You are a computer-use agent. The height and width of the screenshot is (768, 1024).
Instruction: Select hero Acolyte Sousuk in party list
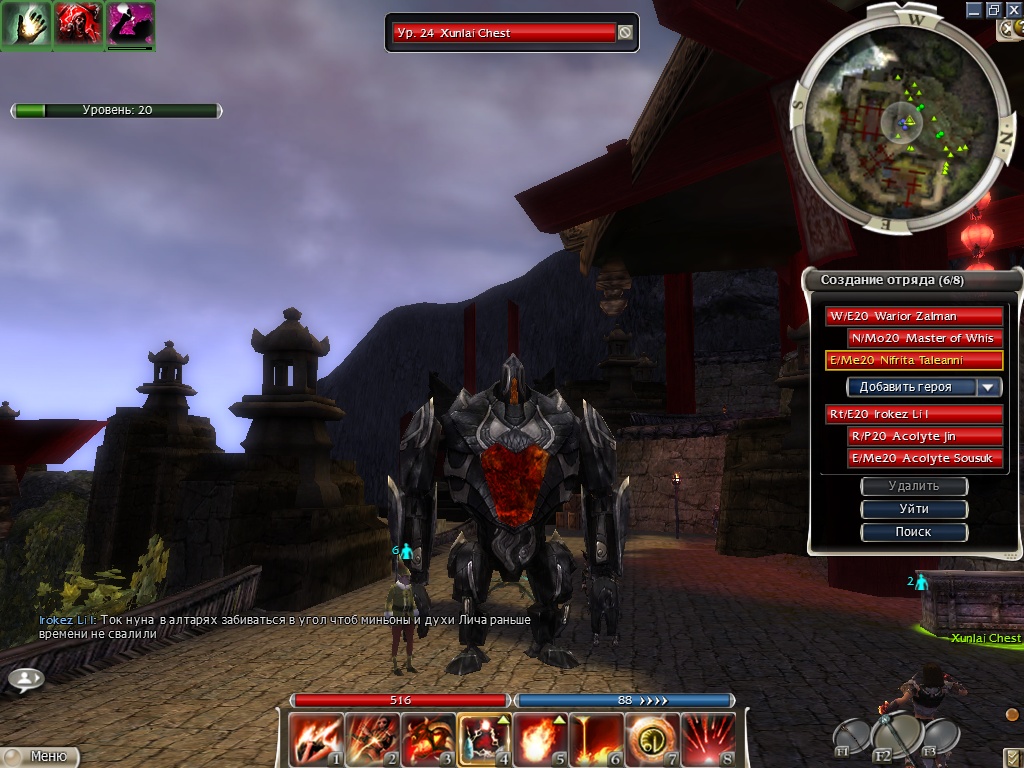pyautogui.click(x=924, y=458)
